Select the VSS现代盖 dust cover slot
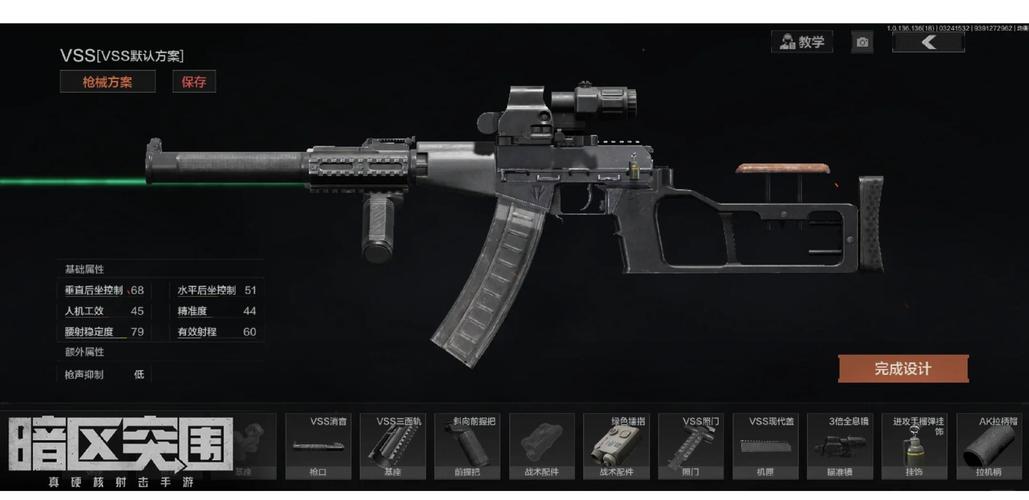The image size is (1029, 500). pos(765,446)
